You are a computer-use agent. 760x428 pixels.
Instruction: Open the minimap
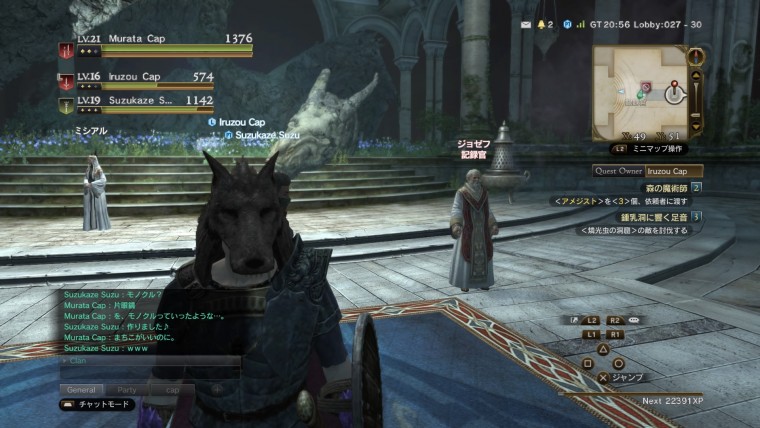coord(640,91)
